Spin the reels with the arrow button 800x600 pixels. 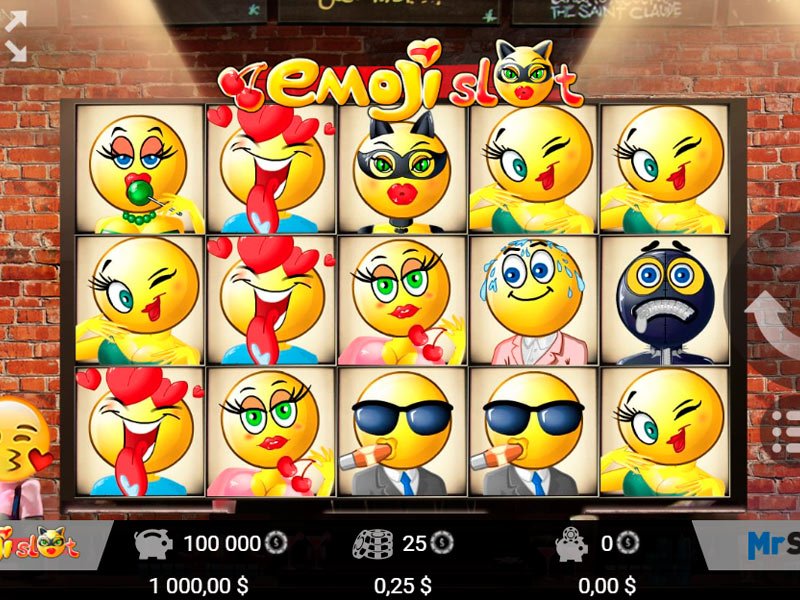point(778,322)
